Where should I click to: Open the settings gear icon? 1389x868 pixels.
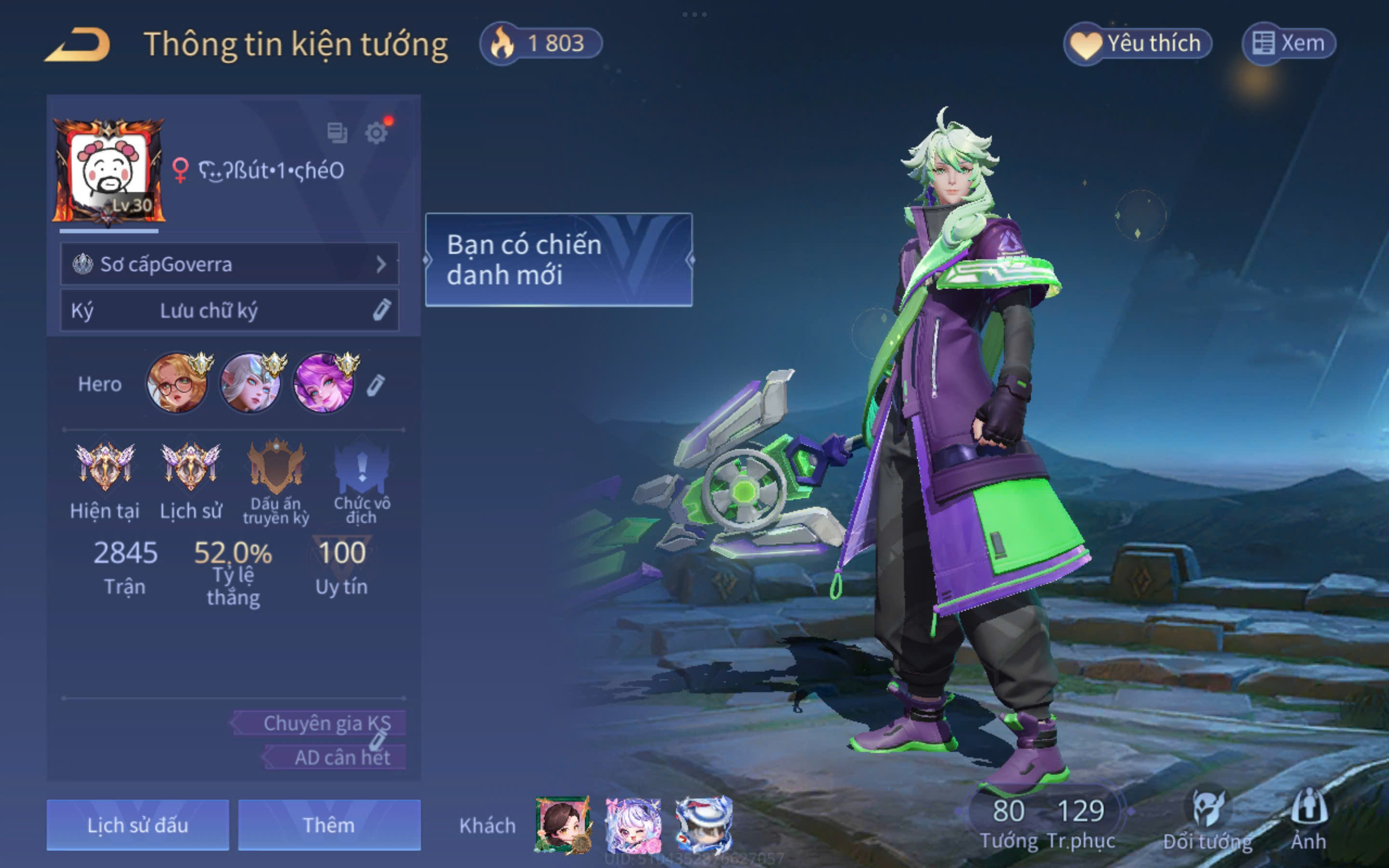point(377,133)
